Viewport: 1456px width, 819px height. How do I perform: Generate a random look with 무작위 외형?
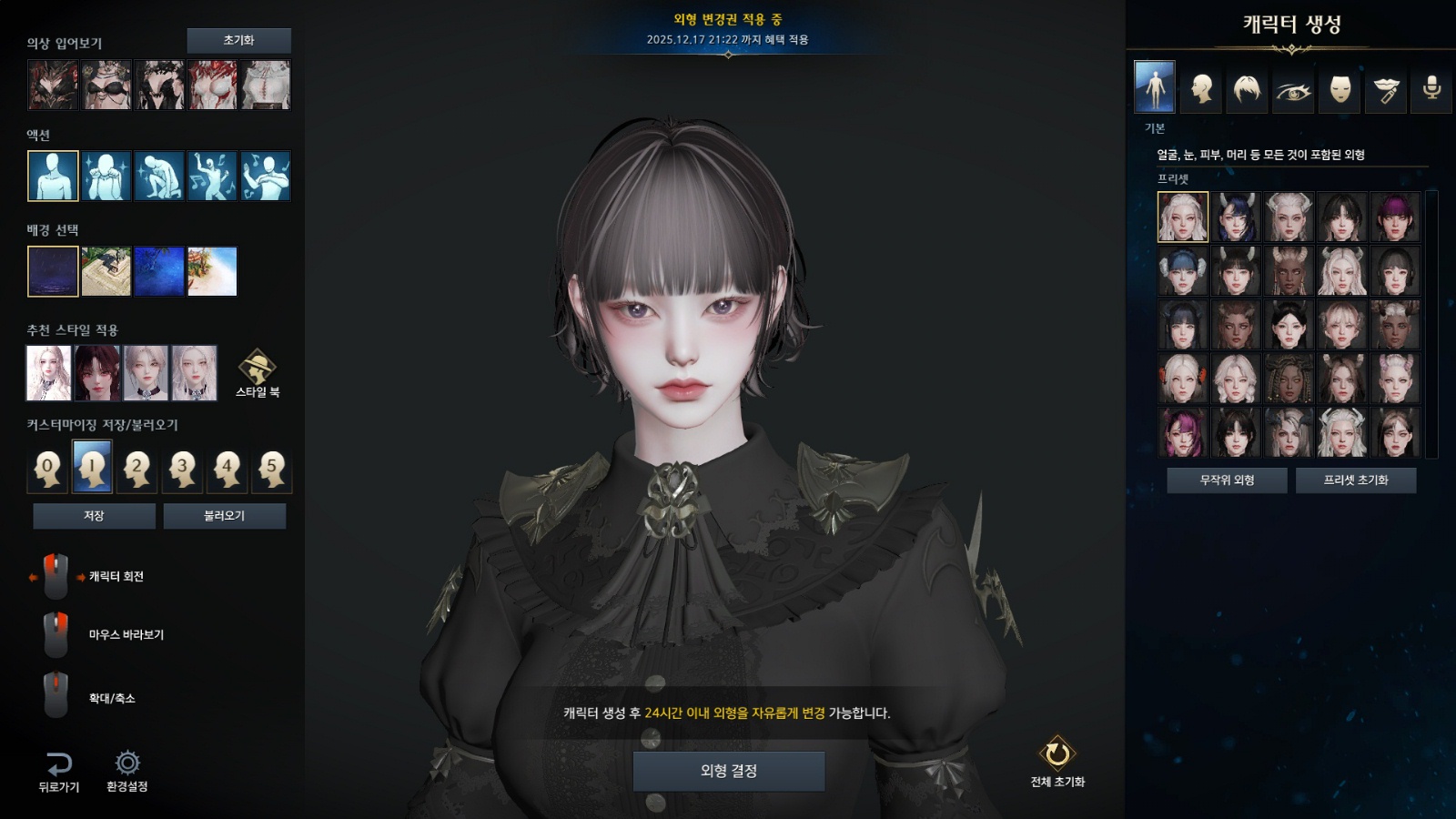[x=1227, y=480]
